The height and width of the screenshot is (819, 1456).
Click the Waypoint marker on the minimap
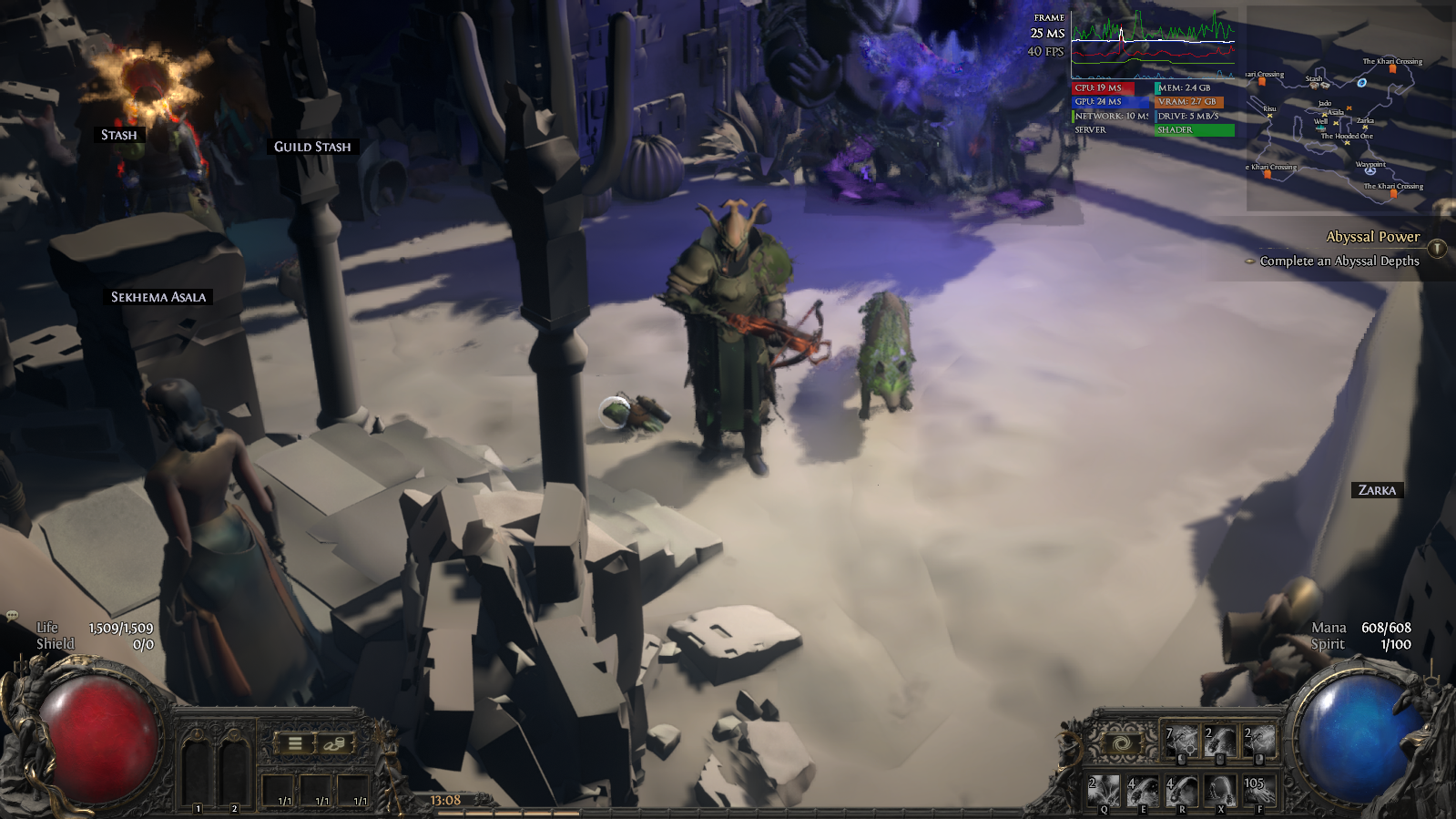click(x=1370, y=170)
